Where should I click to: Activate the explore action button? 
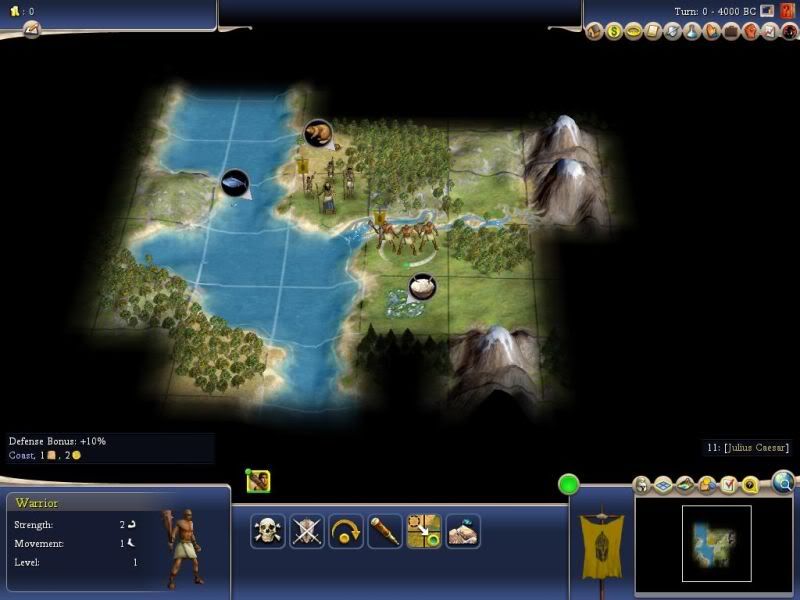(x=463, y=531)
